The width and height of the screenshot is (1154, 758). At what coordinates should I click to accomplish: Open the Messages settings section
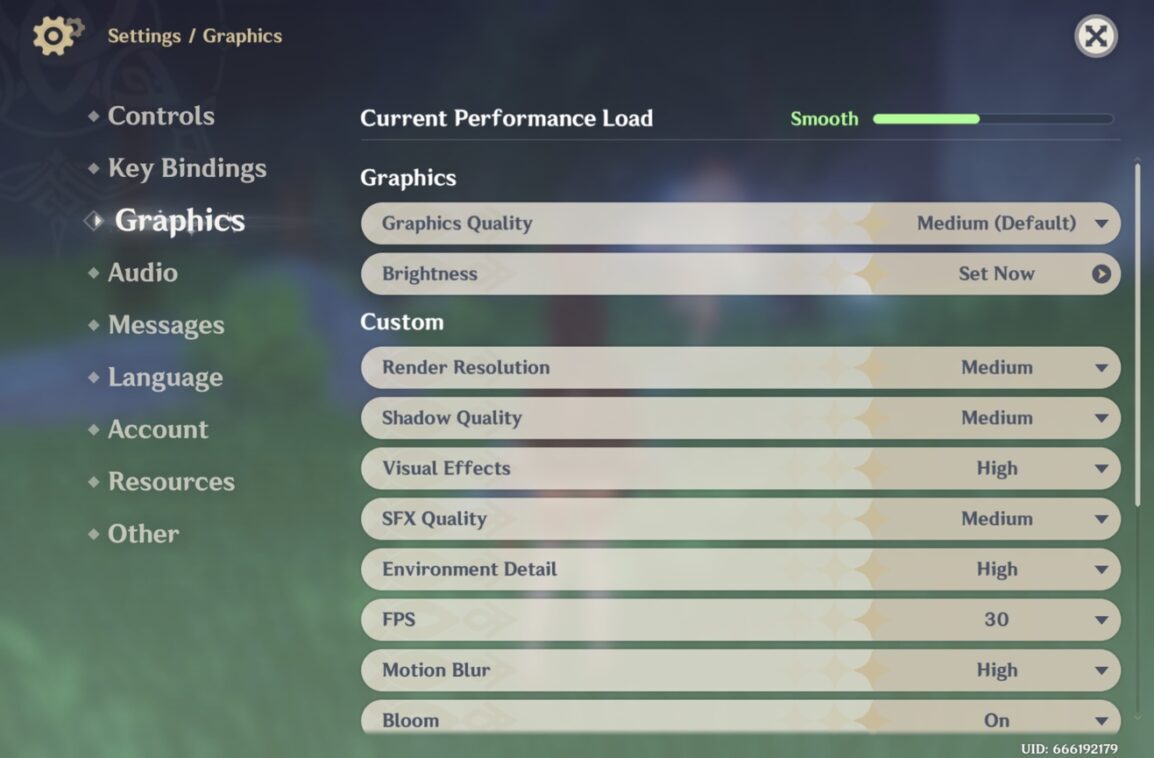click(x=165, y=325)
